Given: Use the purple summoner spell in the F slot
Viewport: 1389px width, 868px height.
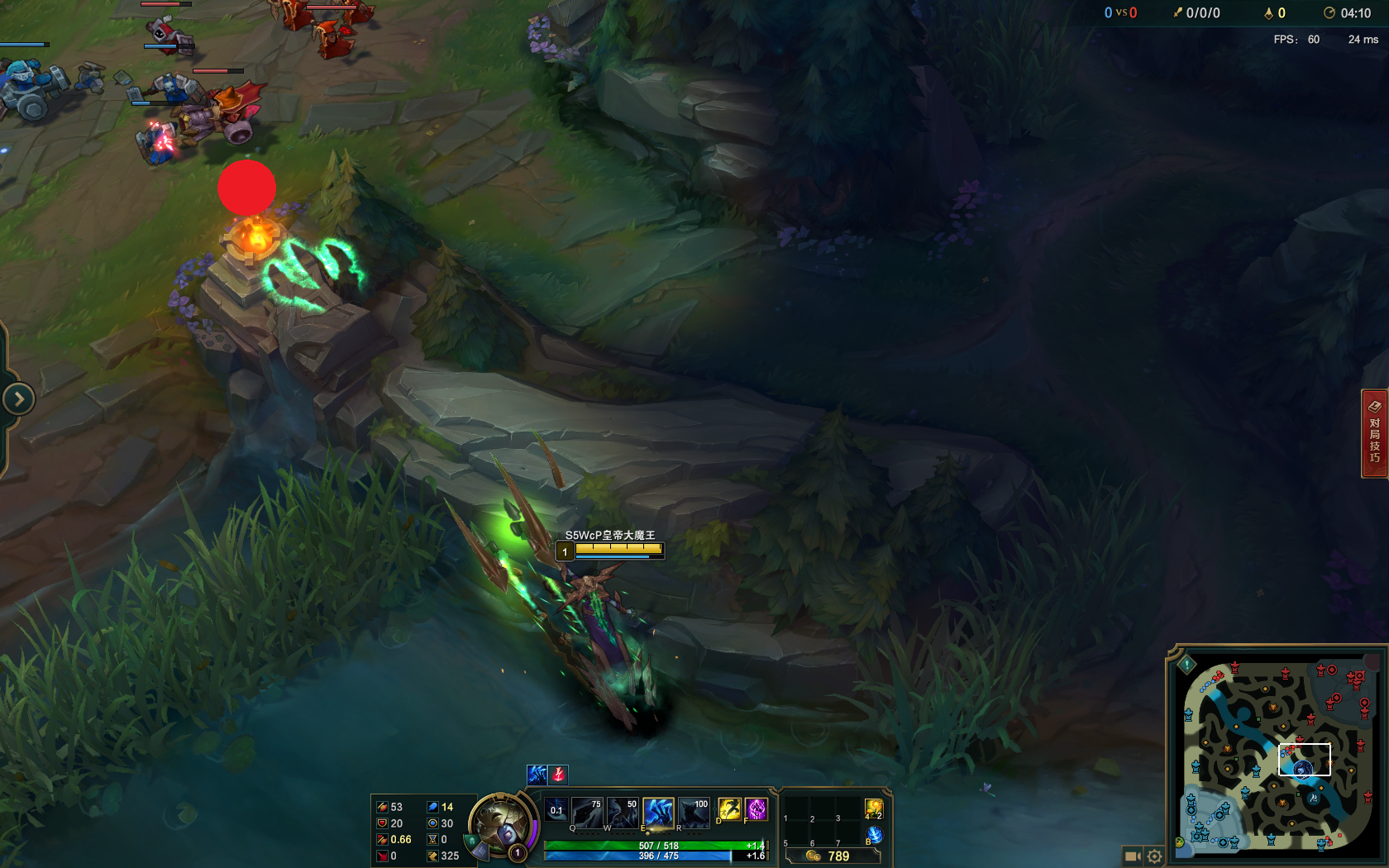Looking at the screenshot, I should pyautogui.click(x=755, y=810).
